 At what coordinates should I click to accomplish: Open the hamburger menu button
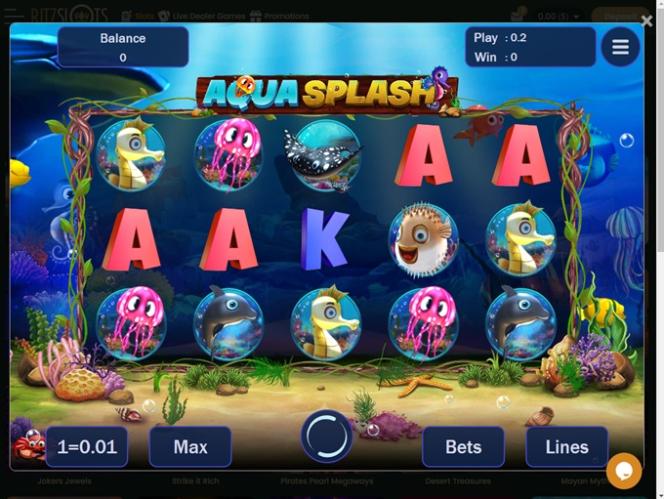point(620,47)
